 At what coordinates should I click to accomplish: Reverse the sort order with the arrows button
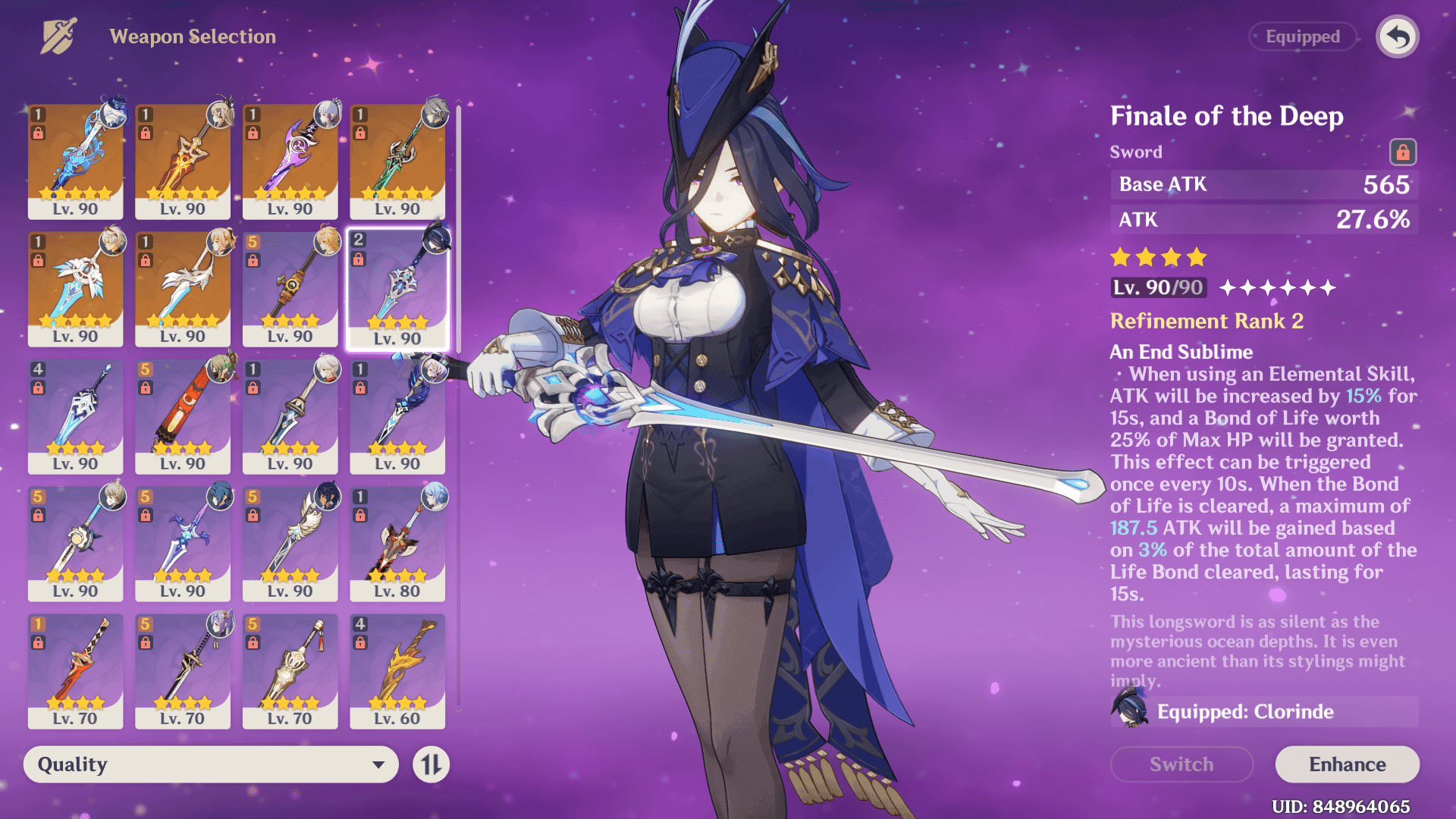point(431,764)
